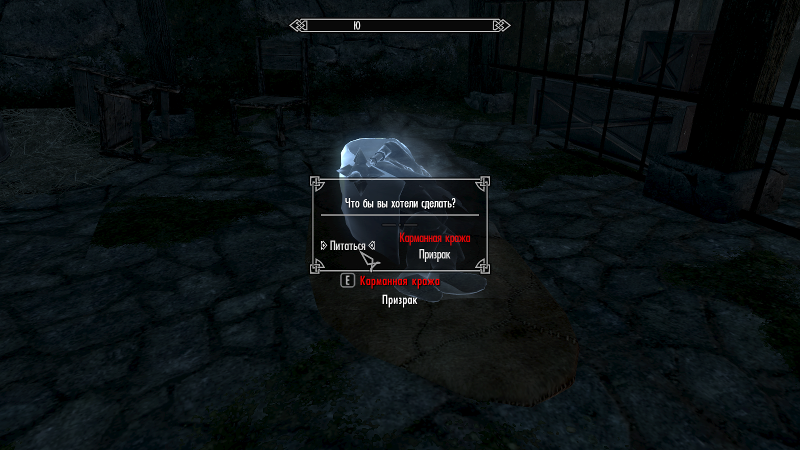Image resolution: width=800 pixels, height=450 pixels.
Task: Select Карманная кража inside the dialog box
Action: [x=434, y=239]
